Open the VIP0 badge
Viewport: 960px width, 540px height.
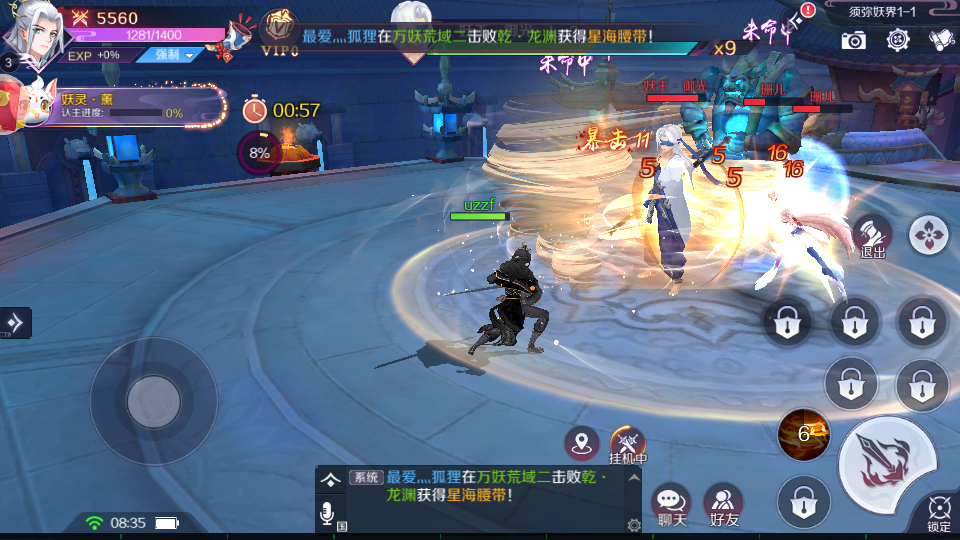pos(280,32)
